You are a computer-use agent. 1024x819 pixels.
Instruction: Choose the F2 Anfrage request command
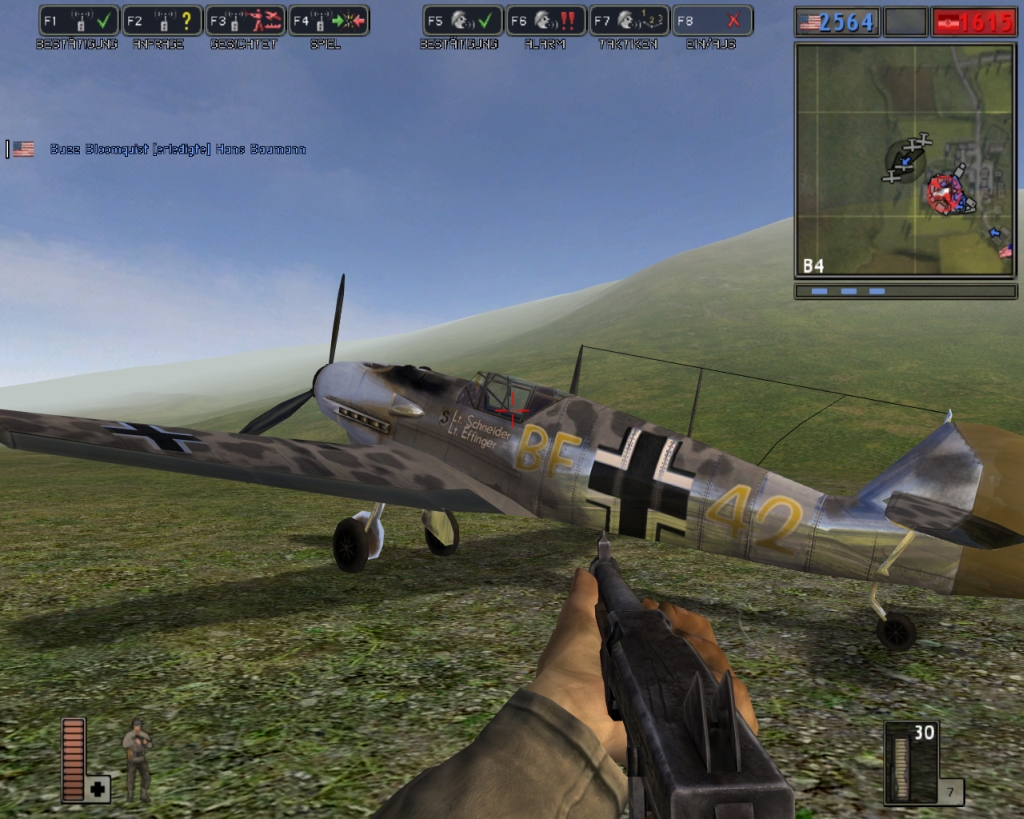tap(162, 21)
